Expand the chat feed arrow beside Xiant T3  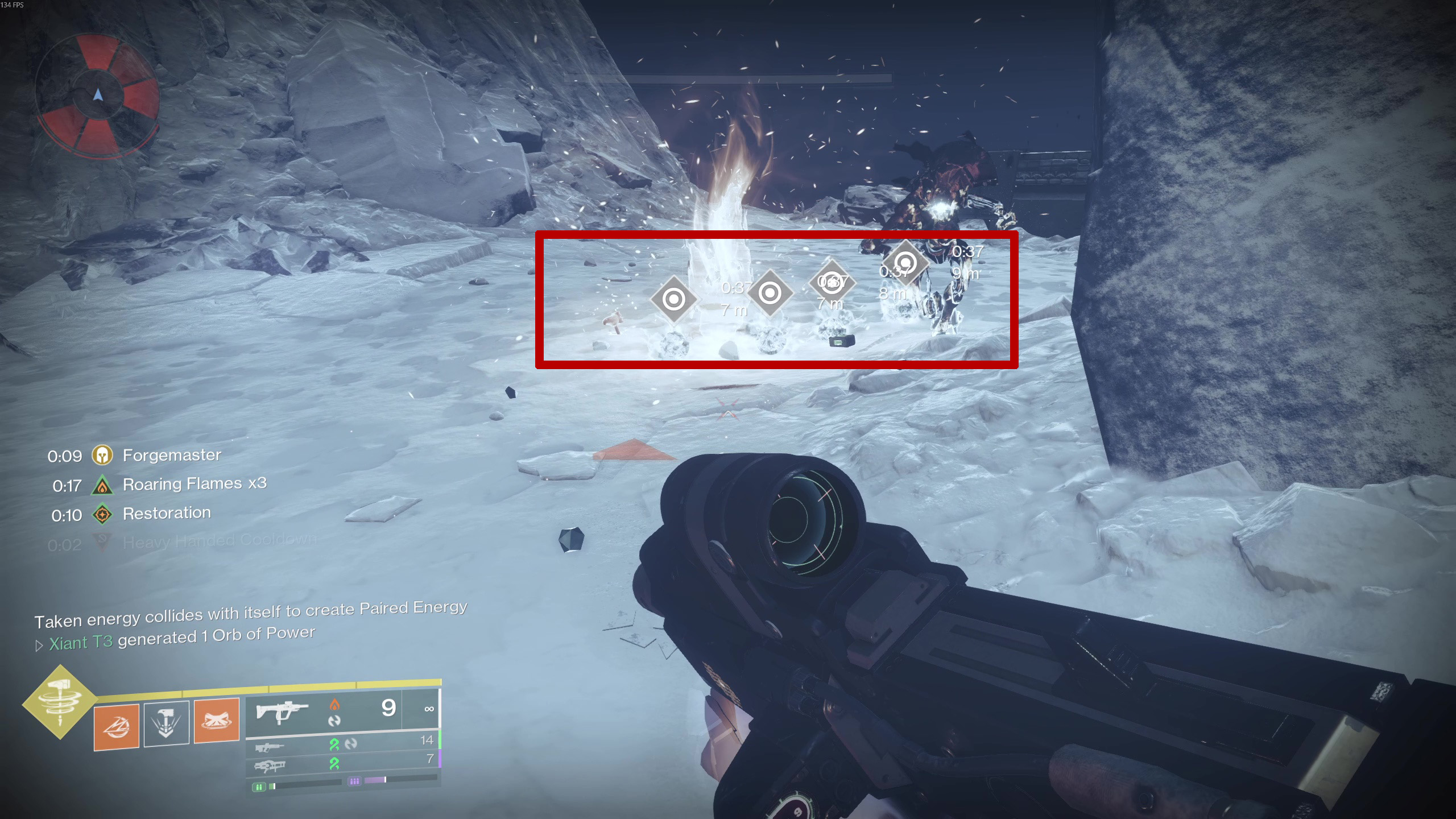tap(39, 646)
